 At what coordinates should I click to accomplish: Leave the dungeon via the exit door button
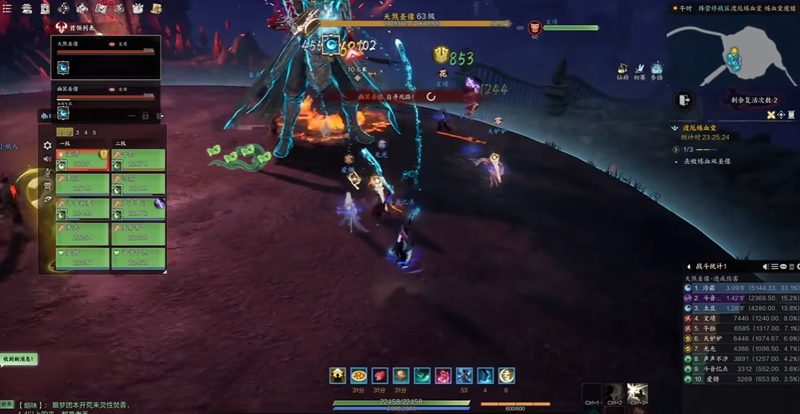(684, 100)
